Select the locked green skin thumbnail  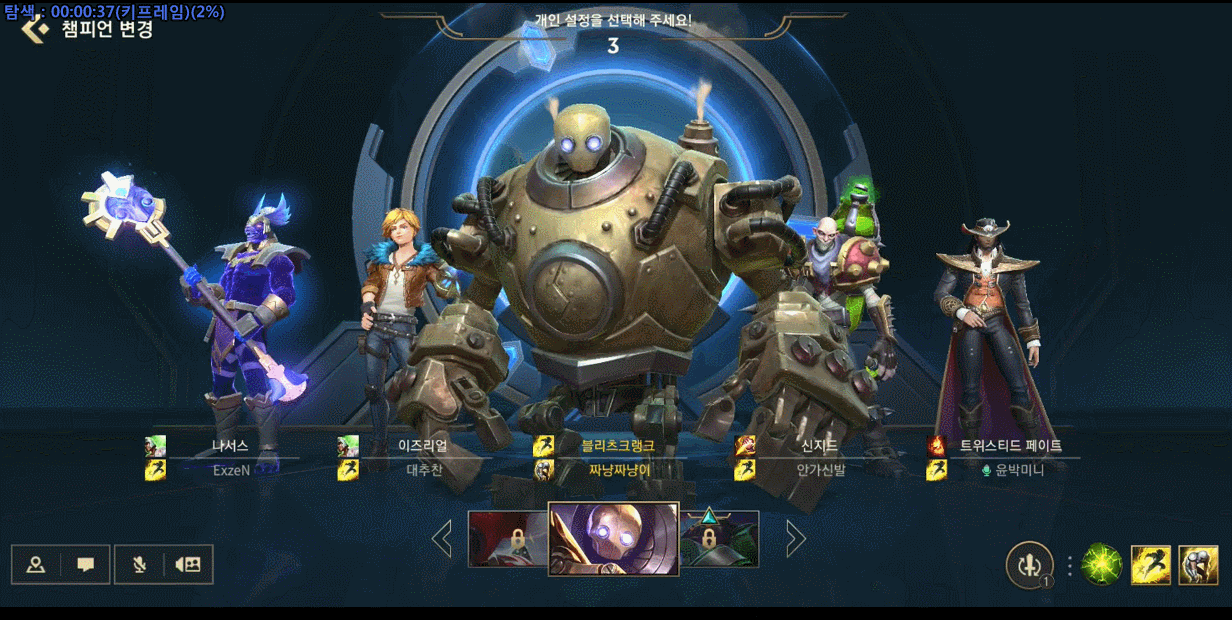coord(719,539)
